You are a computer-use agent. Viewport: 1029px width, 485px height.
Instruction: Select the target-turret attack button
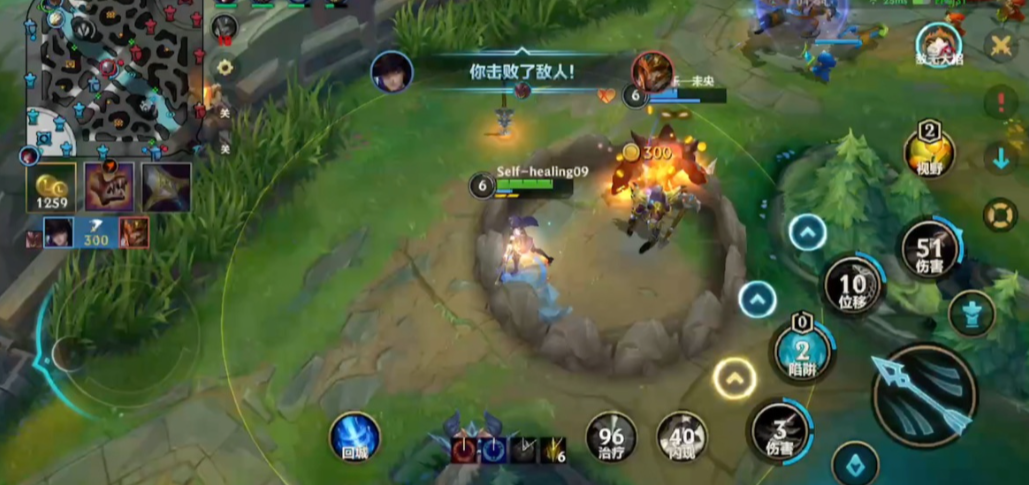[971, 313]
